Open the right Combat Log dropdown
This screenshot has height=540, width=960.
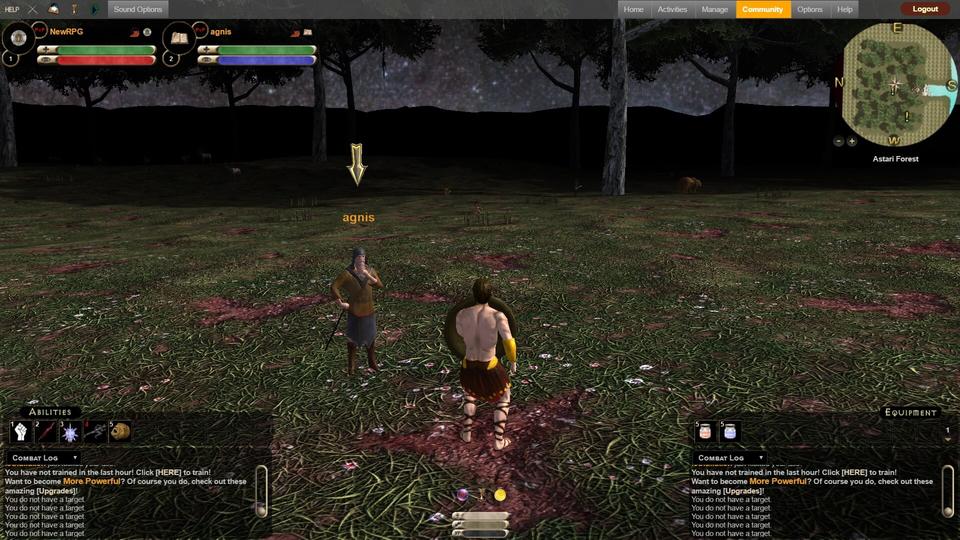[x=731, y=458]
